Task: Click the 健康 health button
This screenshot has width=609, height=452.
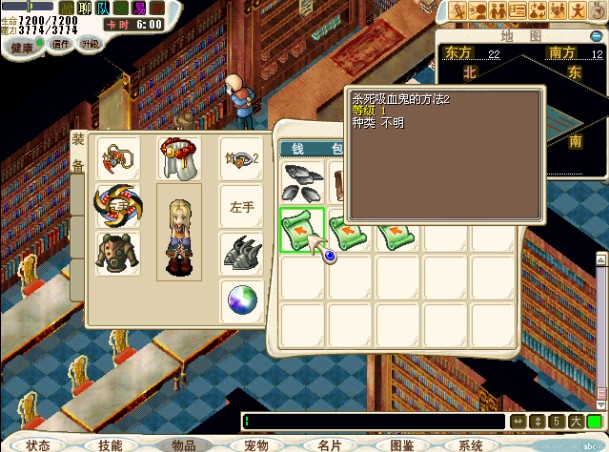Action: click(x=22, y=46)
